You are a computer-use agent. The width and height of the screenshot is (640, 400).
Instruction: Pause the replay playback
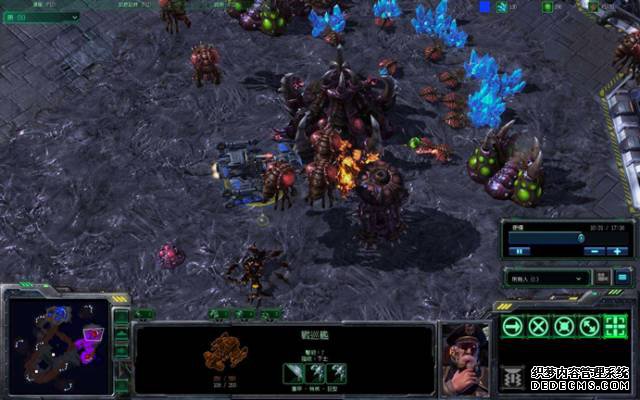(521, 250)
